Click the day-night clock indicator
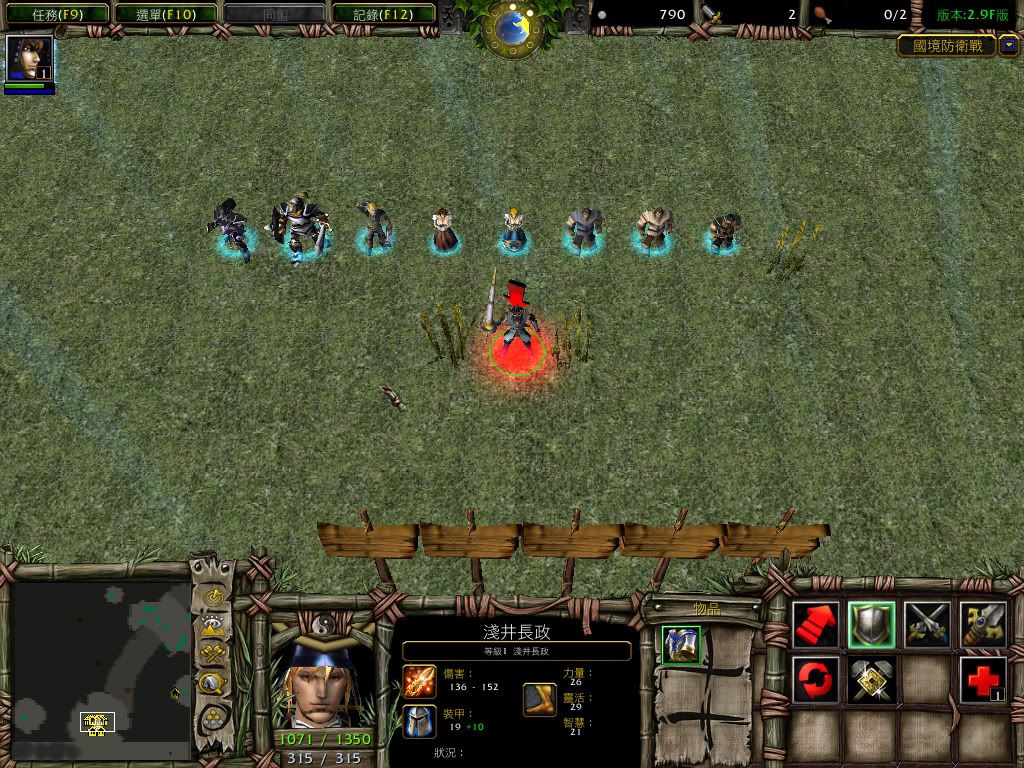The height and width of the screenshot is (768, 1024). pyautogui.click(x=512, y=27)
